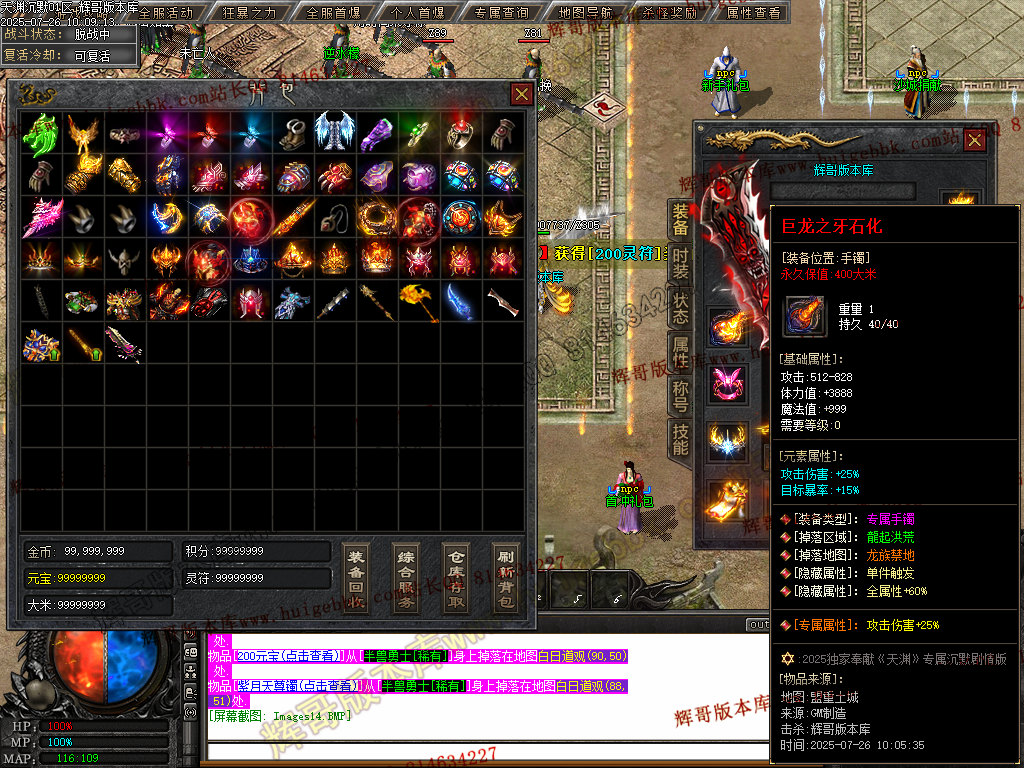Close the inventory bag window

click(x=521, y=94)
